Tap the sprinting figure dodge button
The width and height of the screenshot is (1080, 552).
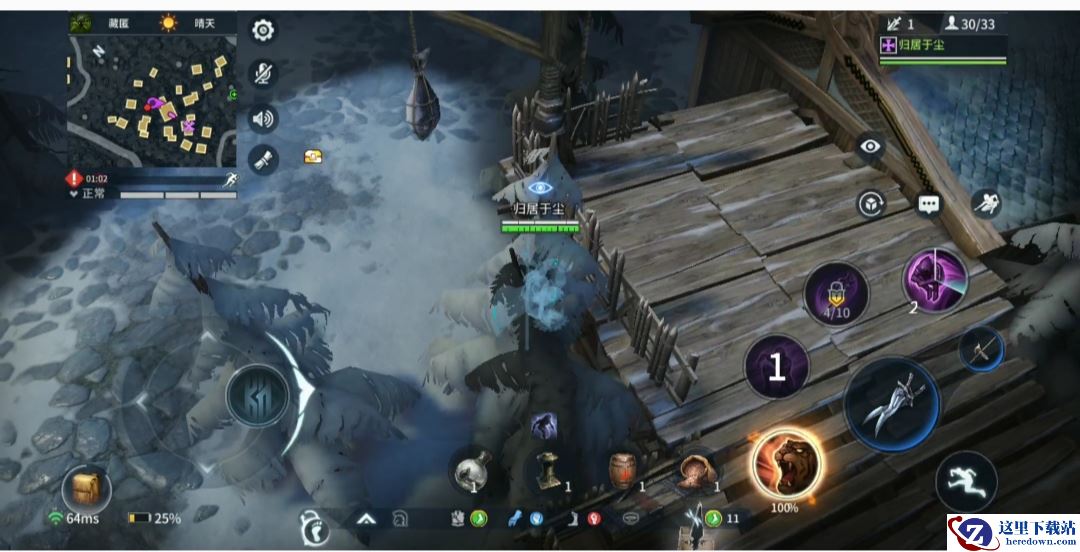pyautogui.click(x=966, y=481)
